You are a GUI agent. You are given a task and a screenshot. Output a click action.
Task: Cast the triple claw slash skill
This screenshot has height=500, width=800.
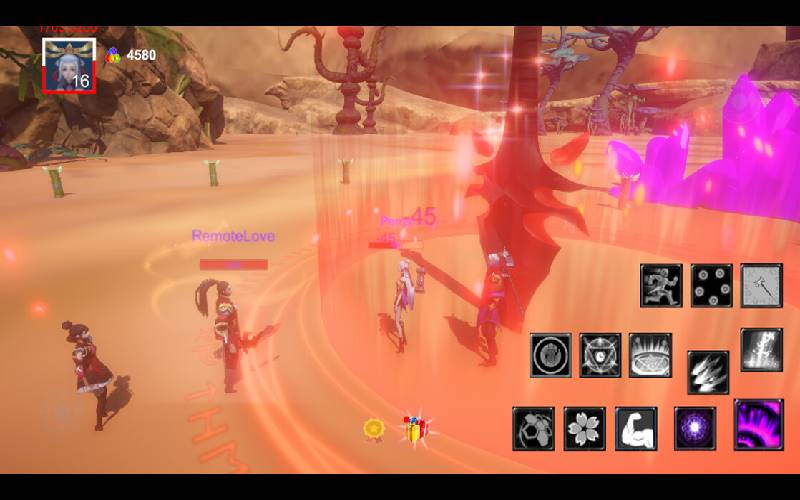(x=708, y=371)
